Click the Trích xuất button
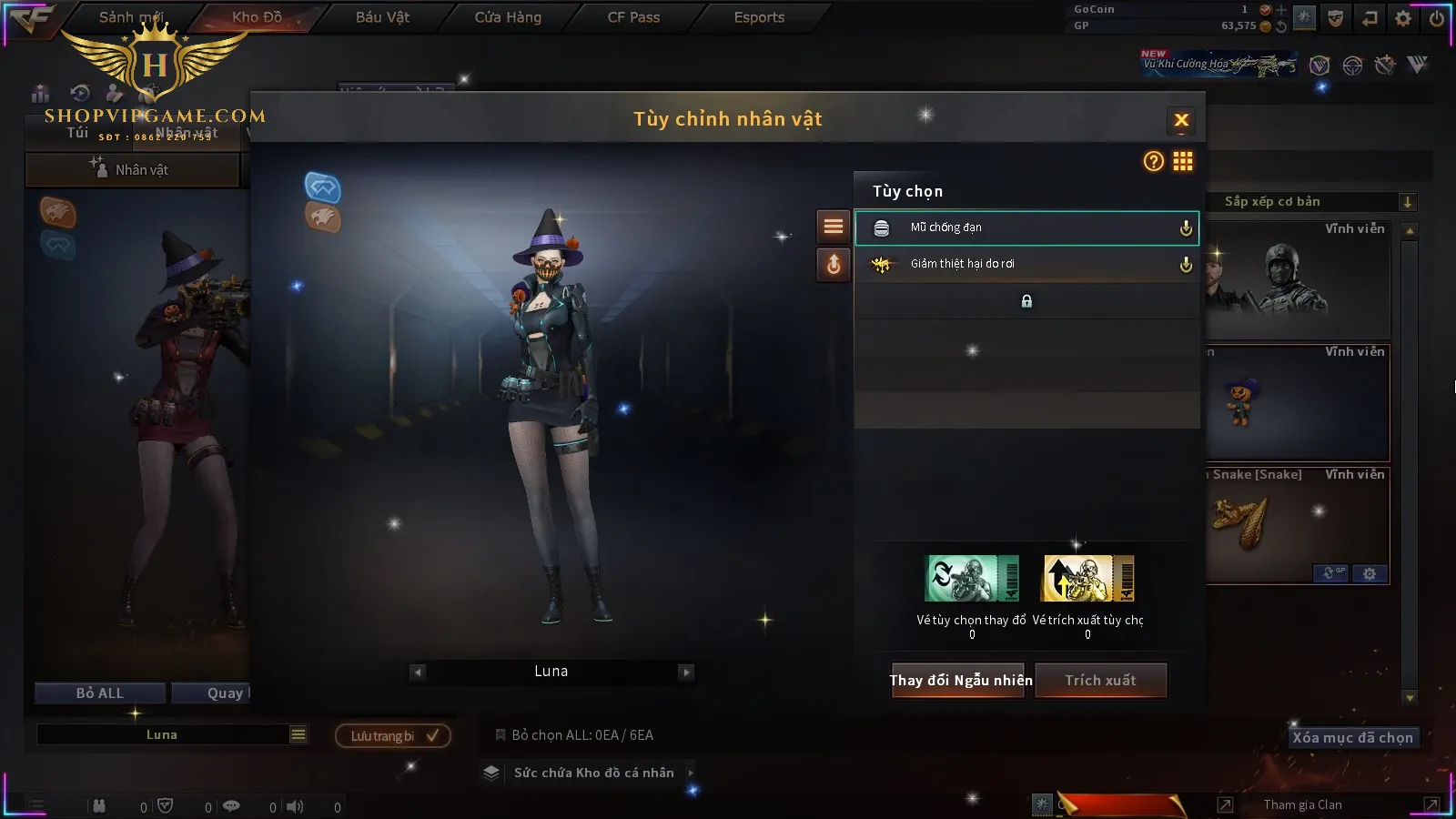The height and width of the screenshot is (819, 1456). [1100, 680]
